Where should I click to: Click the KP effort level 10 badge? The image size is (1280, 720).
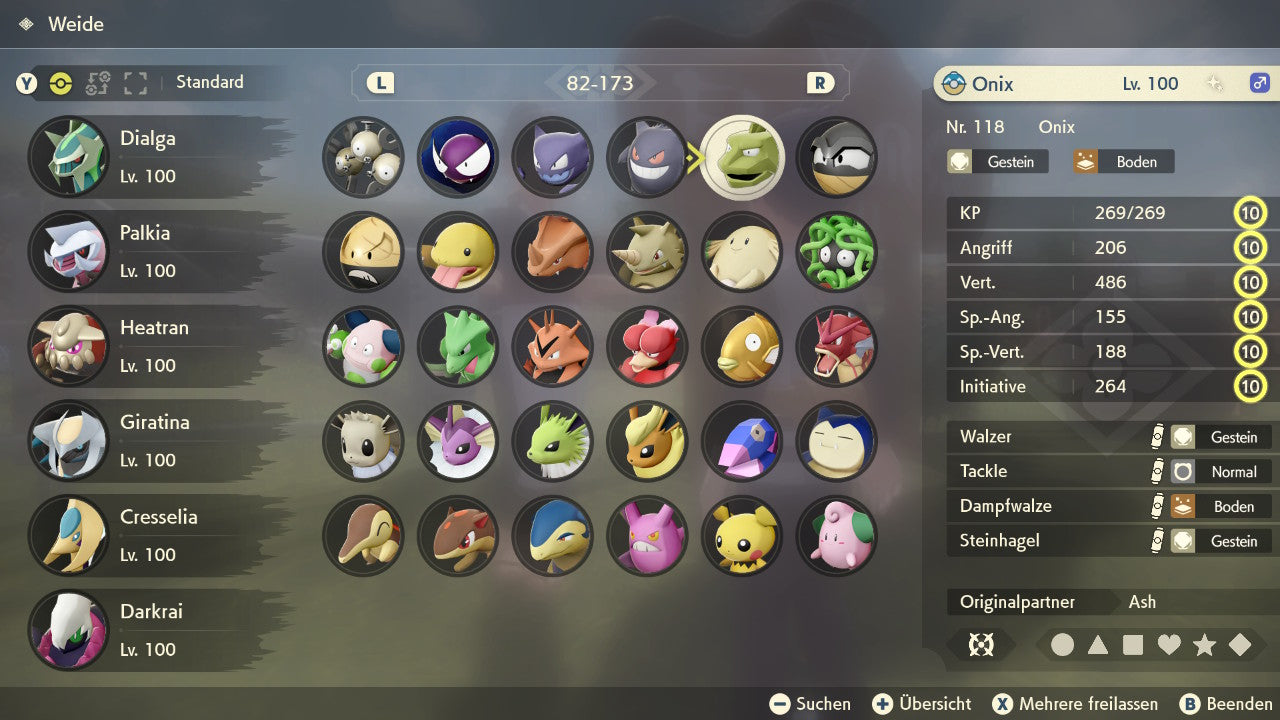tap(1250, 212)
